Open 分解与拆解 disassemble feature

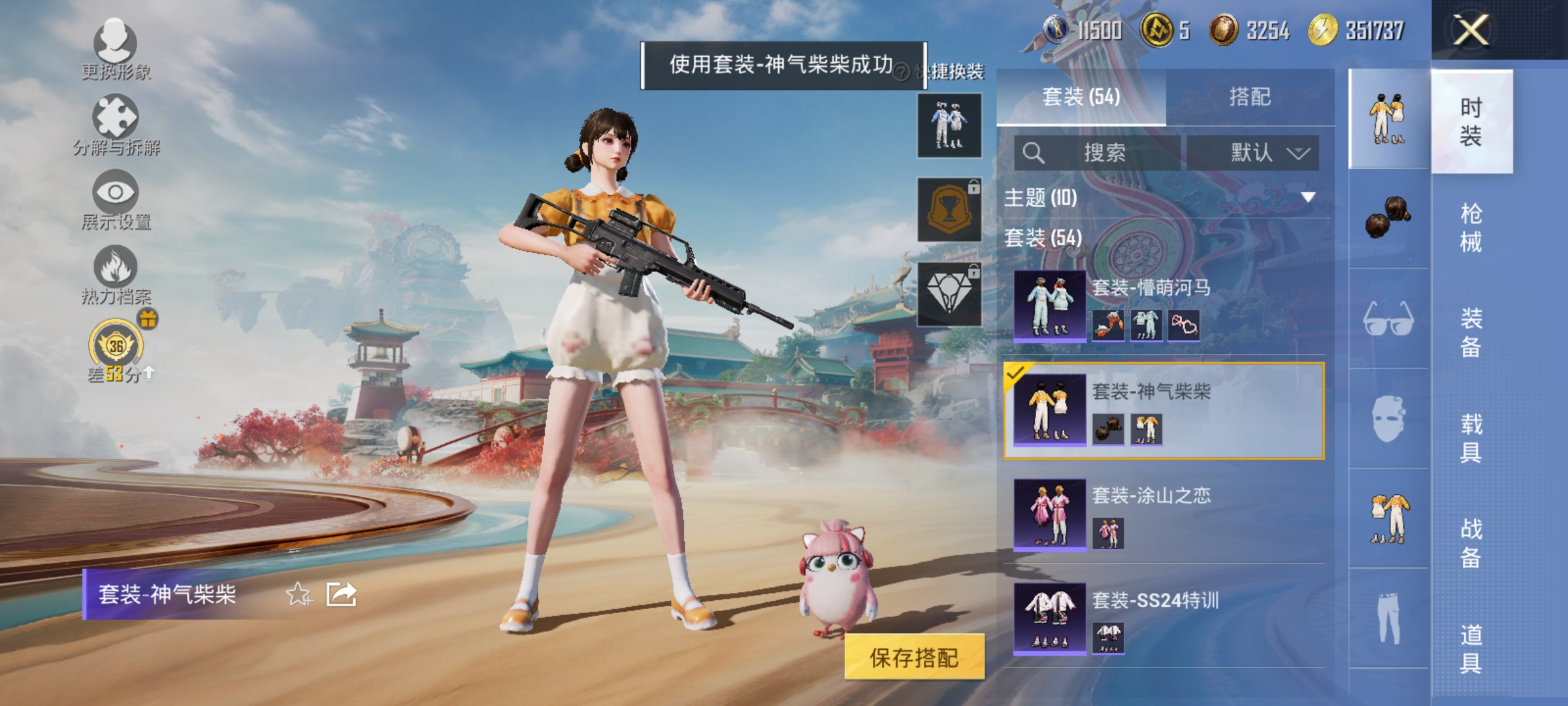tap(114, 118)
